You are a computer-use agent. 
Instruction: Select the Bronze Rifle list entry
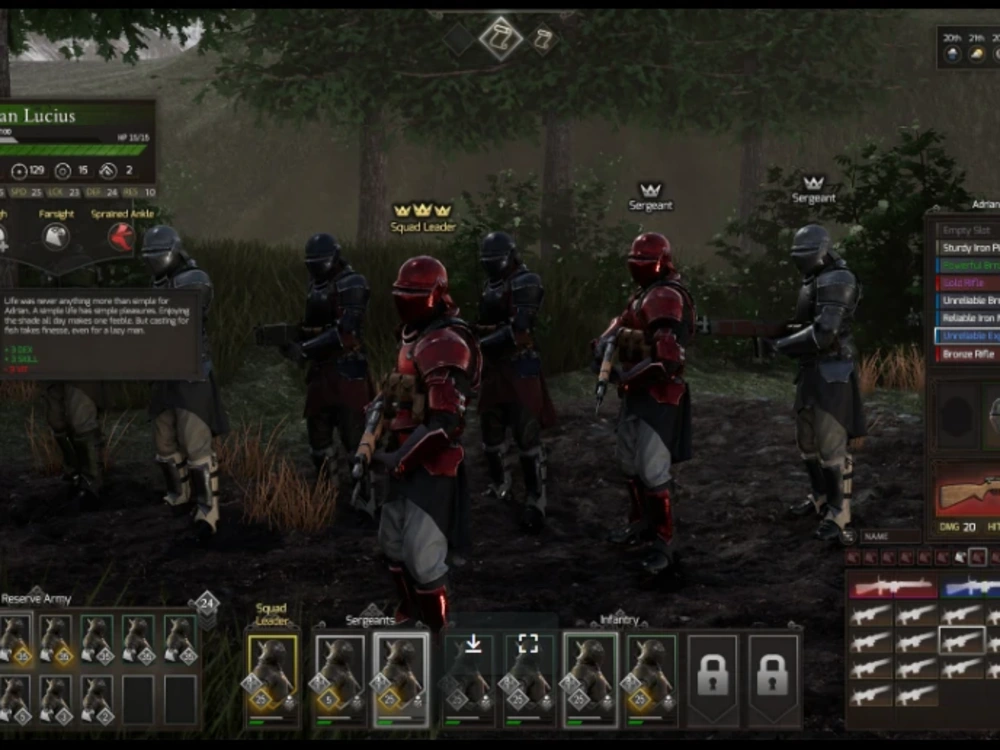tap(967, 355)
